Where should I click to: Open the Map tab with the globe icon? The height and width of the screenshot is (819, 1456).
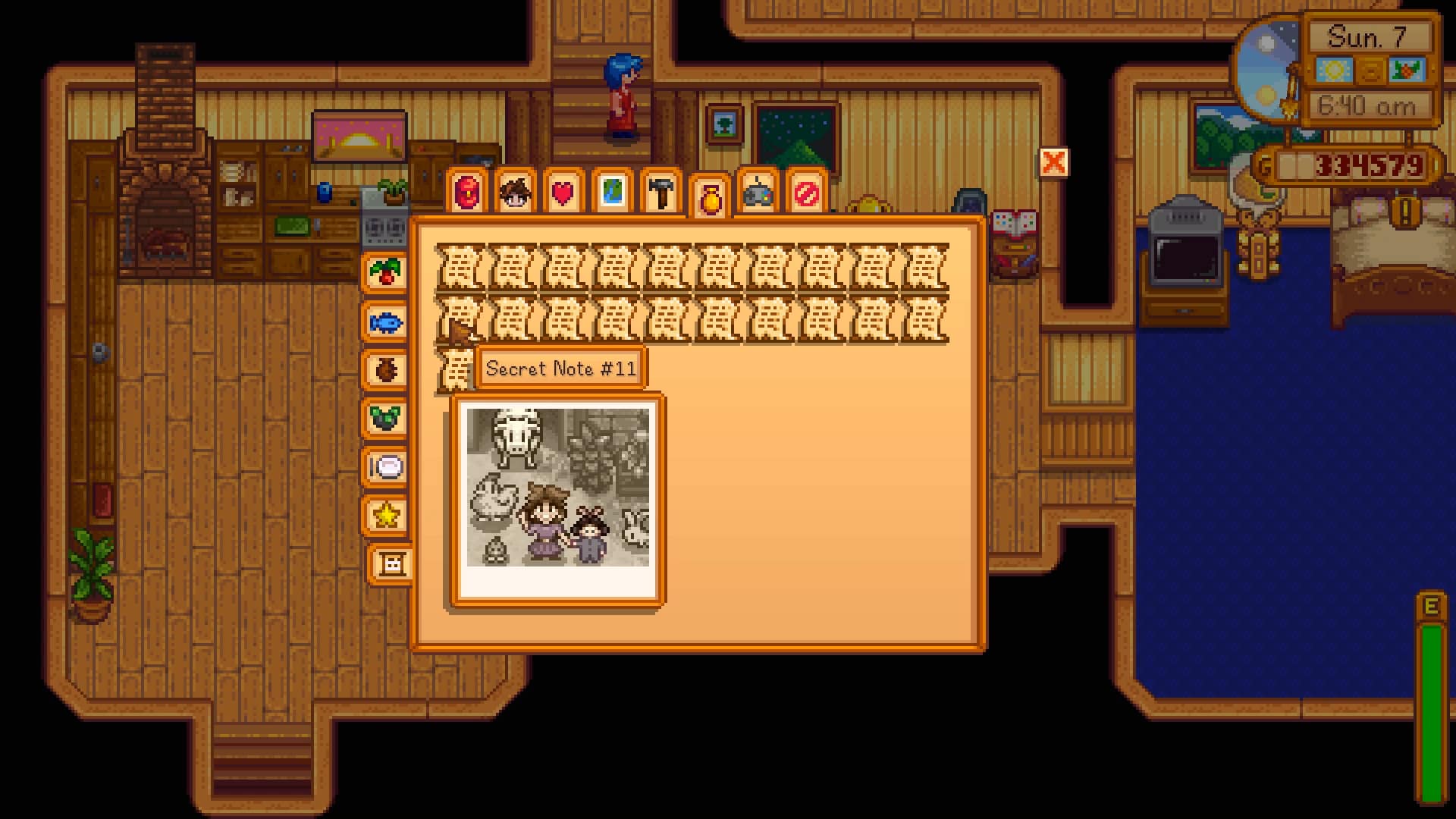610,193
